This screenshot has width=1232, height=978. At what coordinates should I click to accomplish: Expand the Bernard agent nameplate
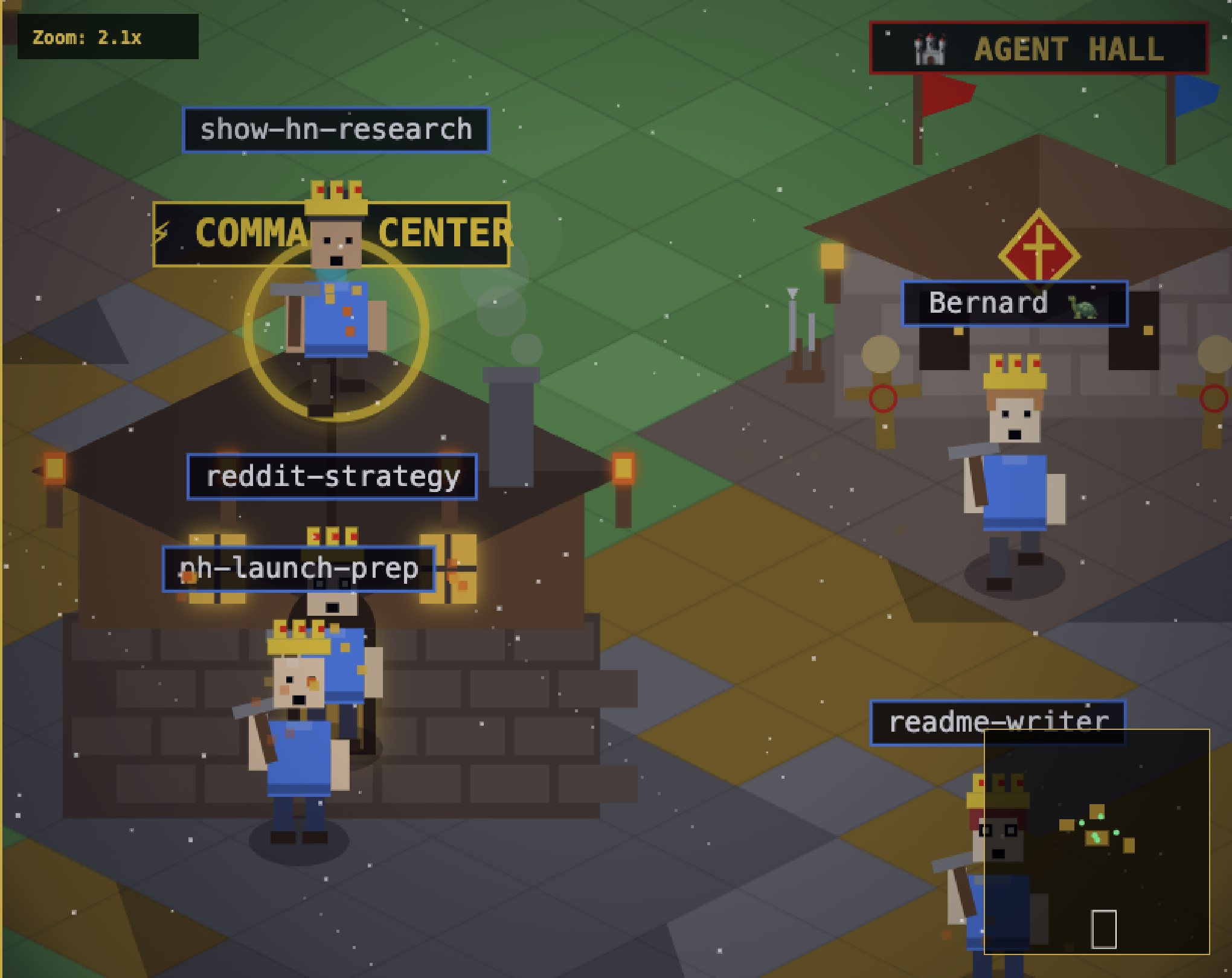(1015, 304)
